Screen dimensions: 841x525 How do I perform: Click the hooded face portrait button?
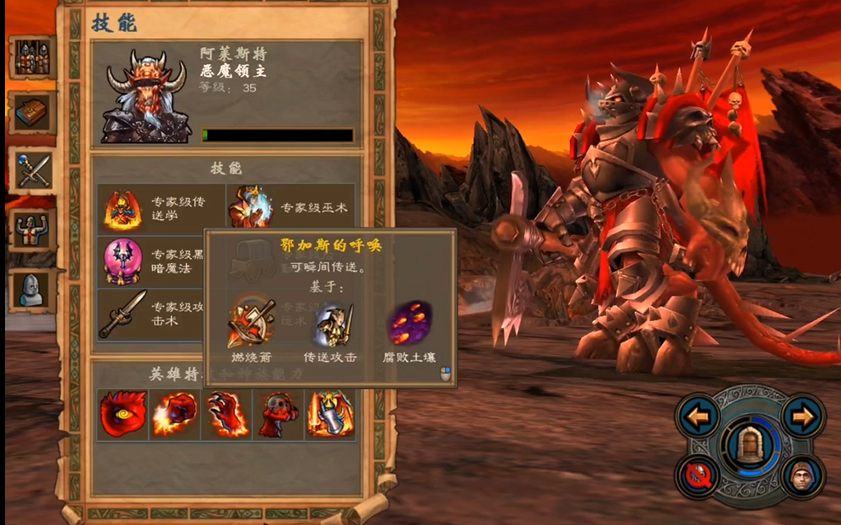[x=801, y=475]
